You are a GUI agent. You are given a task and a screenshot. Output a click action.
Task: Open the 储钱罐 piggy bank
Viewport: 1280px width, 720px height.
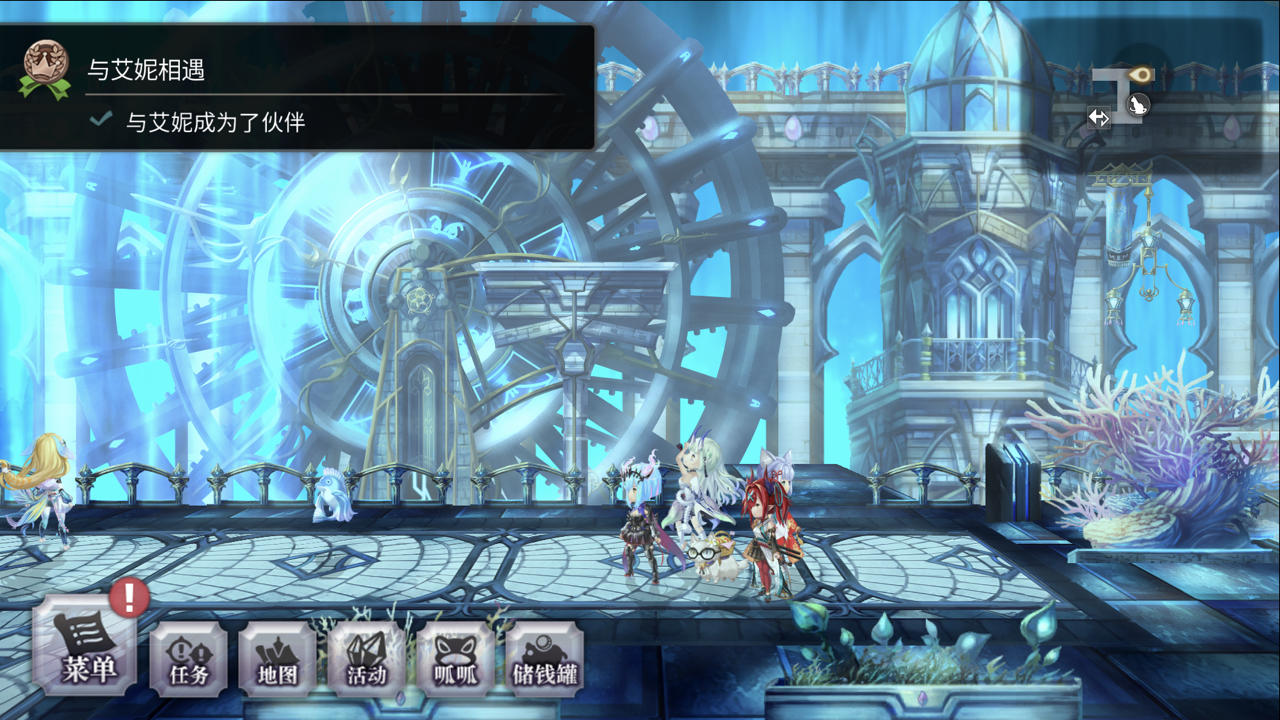click(545, 659)
